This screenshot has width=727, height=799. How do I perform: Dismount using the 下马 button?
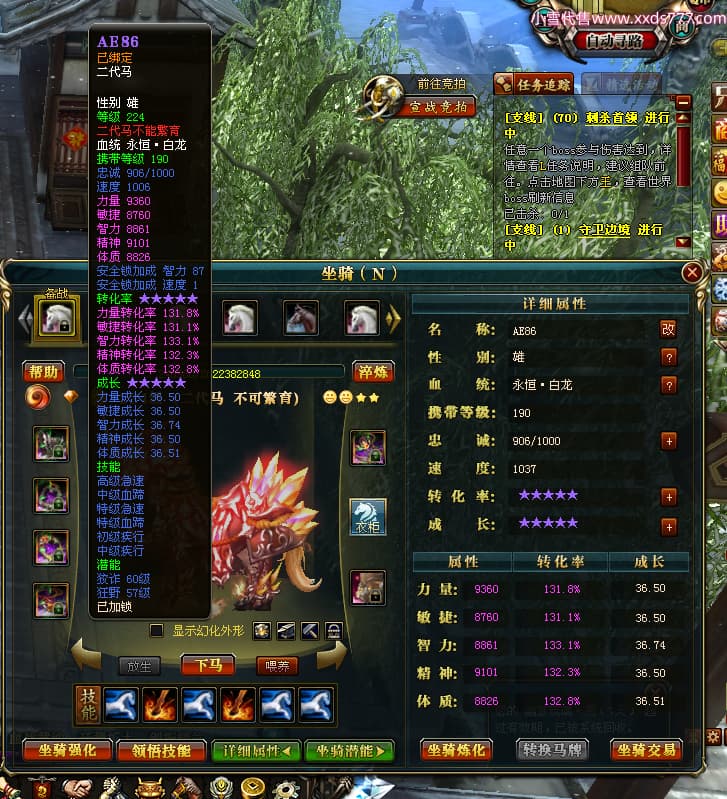pyautogui.click(x=209, y=665)
